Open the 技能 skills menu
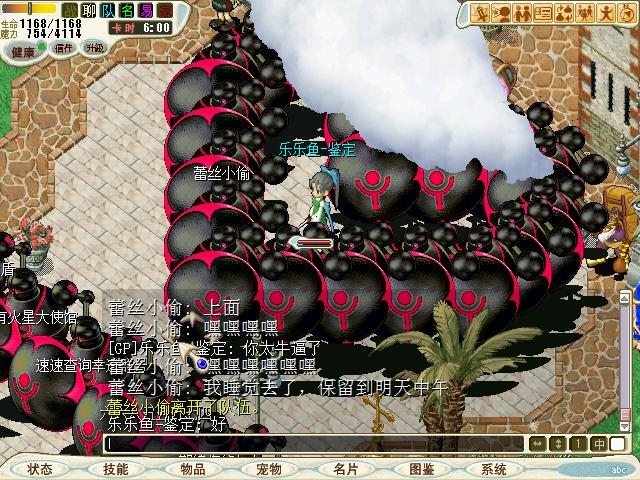 [x=115, y=468]
